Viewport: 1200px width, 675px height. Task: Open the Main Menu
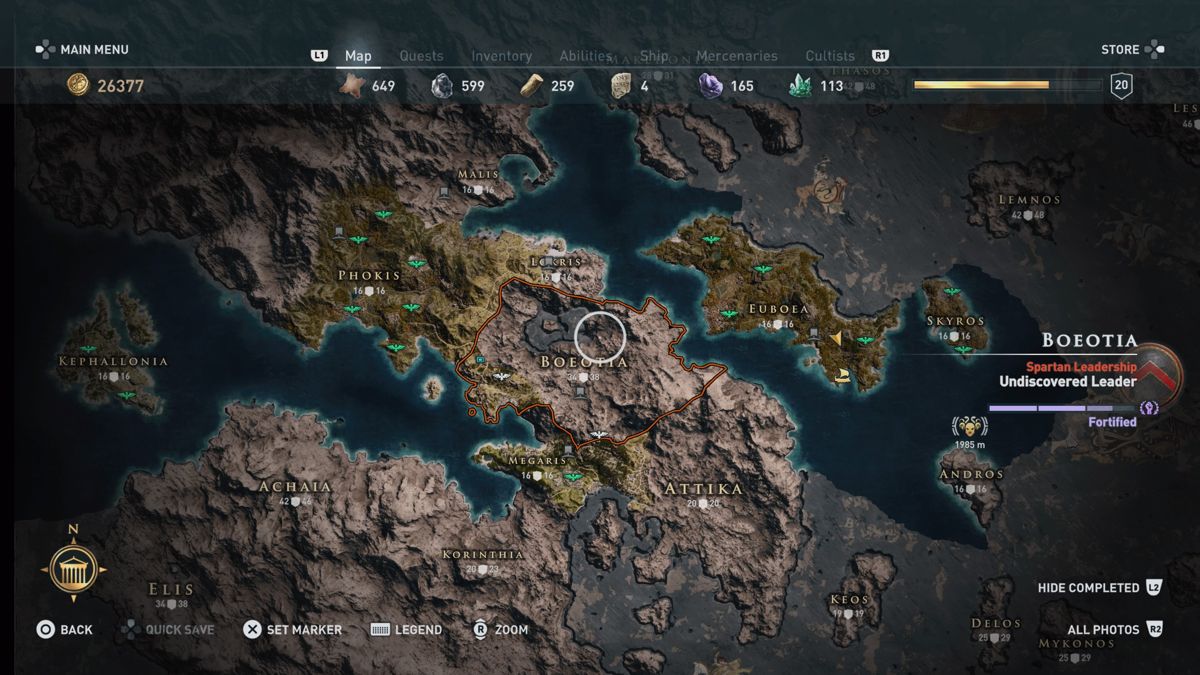tap(83, 49)
